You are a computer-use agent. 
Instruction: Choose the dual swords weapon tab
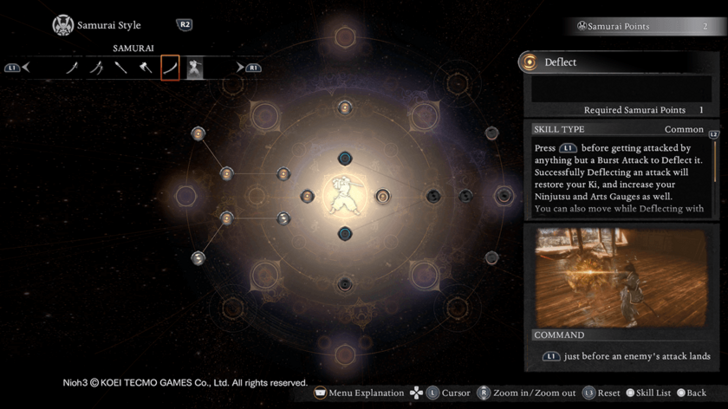coord(97,68)
